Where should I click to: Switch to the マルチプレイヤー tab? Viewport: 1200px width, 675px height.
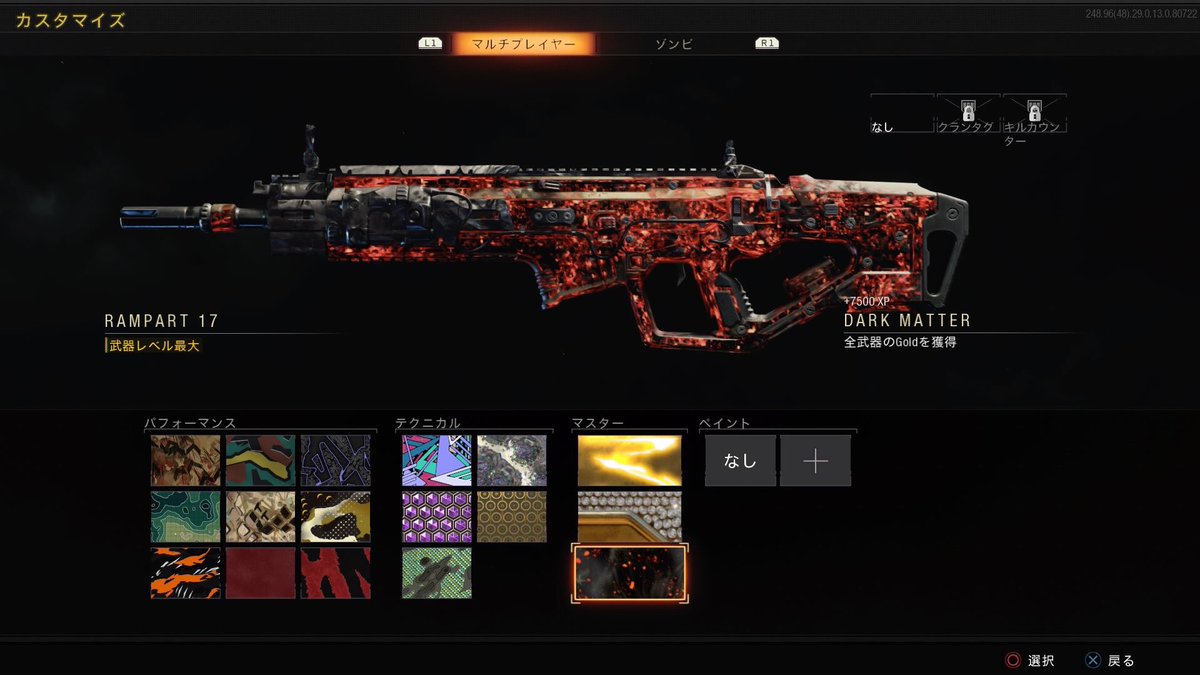[523, 44]
